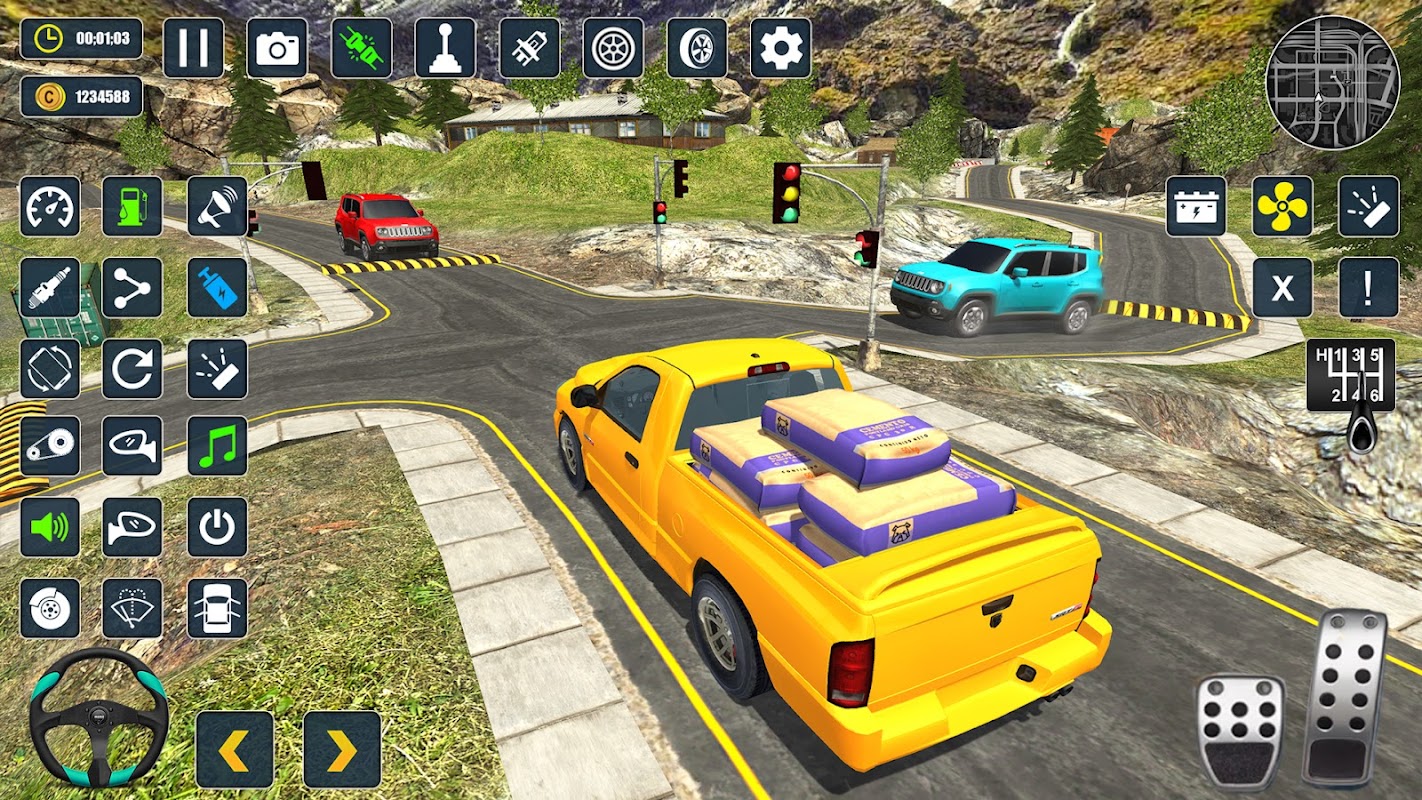The image size is (1422, 800).
Task: Open the gear settings menu
Action: click(780, 48)
